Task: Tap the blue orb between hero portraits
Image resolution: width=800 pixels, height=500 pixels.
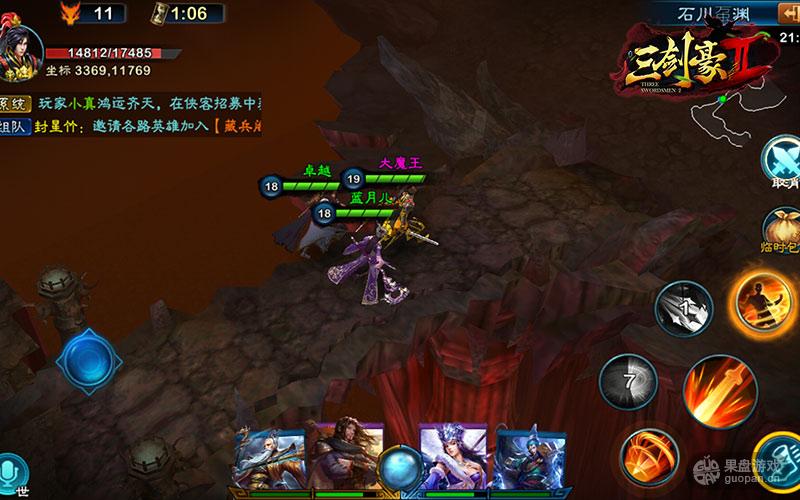Action: pos(401,466)
